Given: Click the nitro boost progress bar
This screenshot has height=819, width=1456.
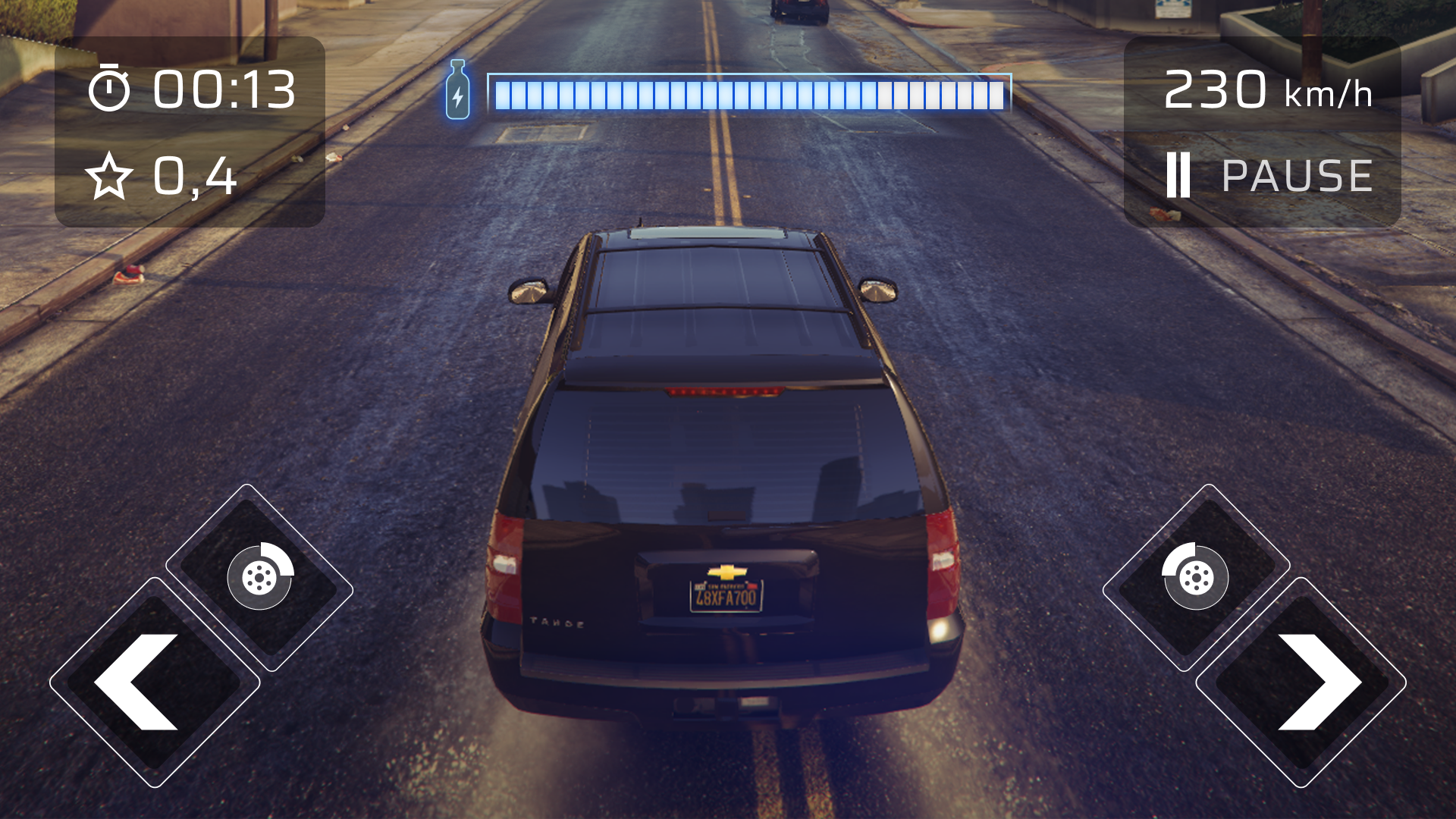Looking at the screenshot, I should pyautogui.click(x=751, y=93).
